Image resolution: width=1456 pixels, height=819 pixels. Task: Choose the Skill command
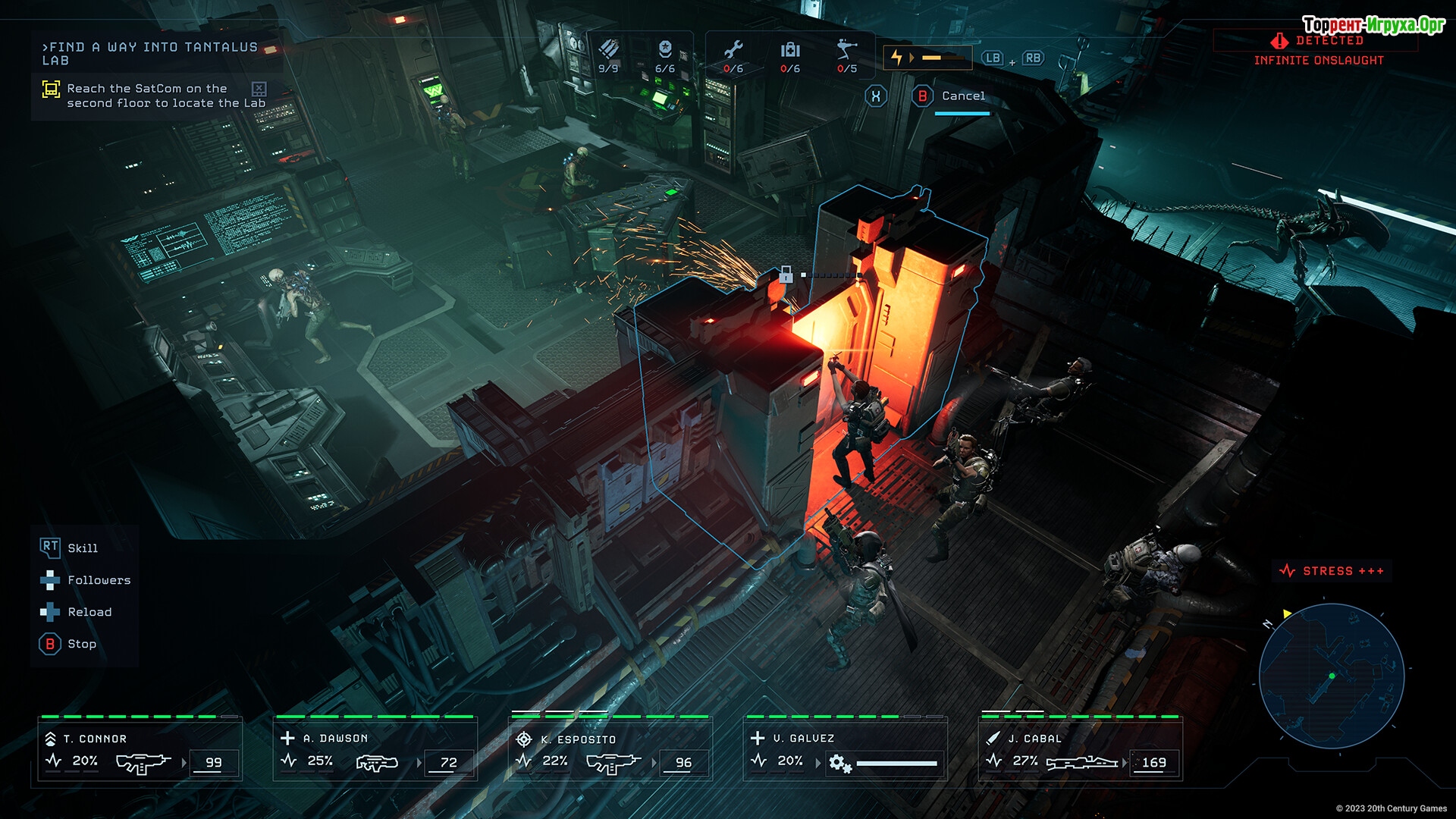click(82, 548)
